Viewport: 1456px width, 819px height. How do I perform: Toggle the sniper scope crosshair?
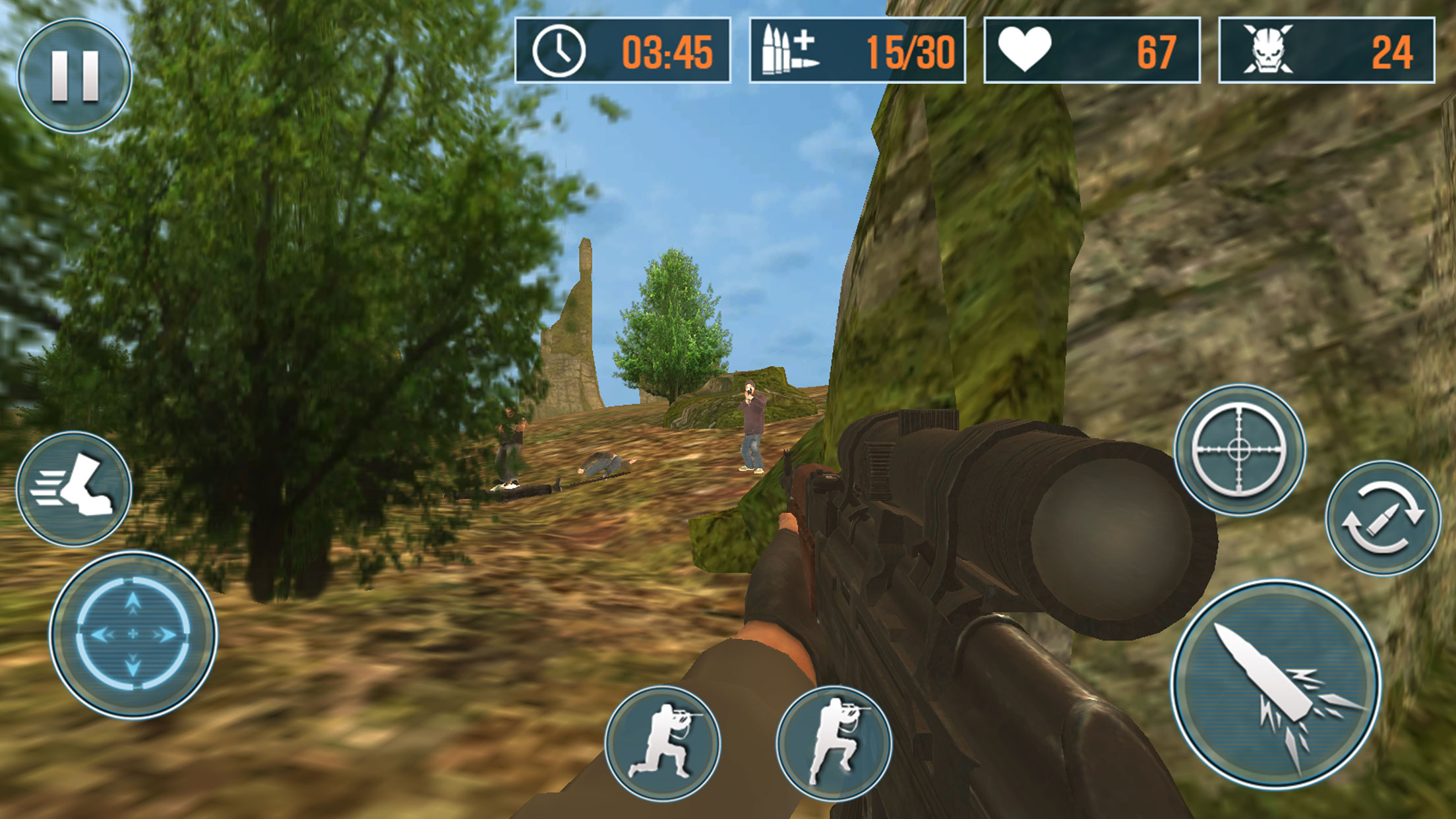(1239, 450)
